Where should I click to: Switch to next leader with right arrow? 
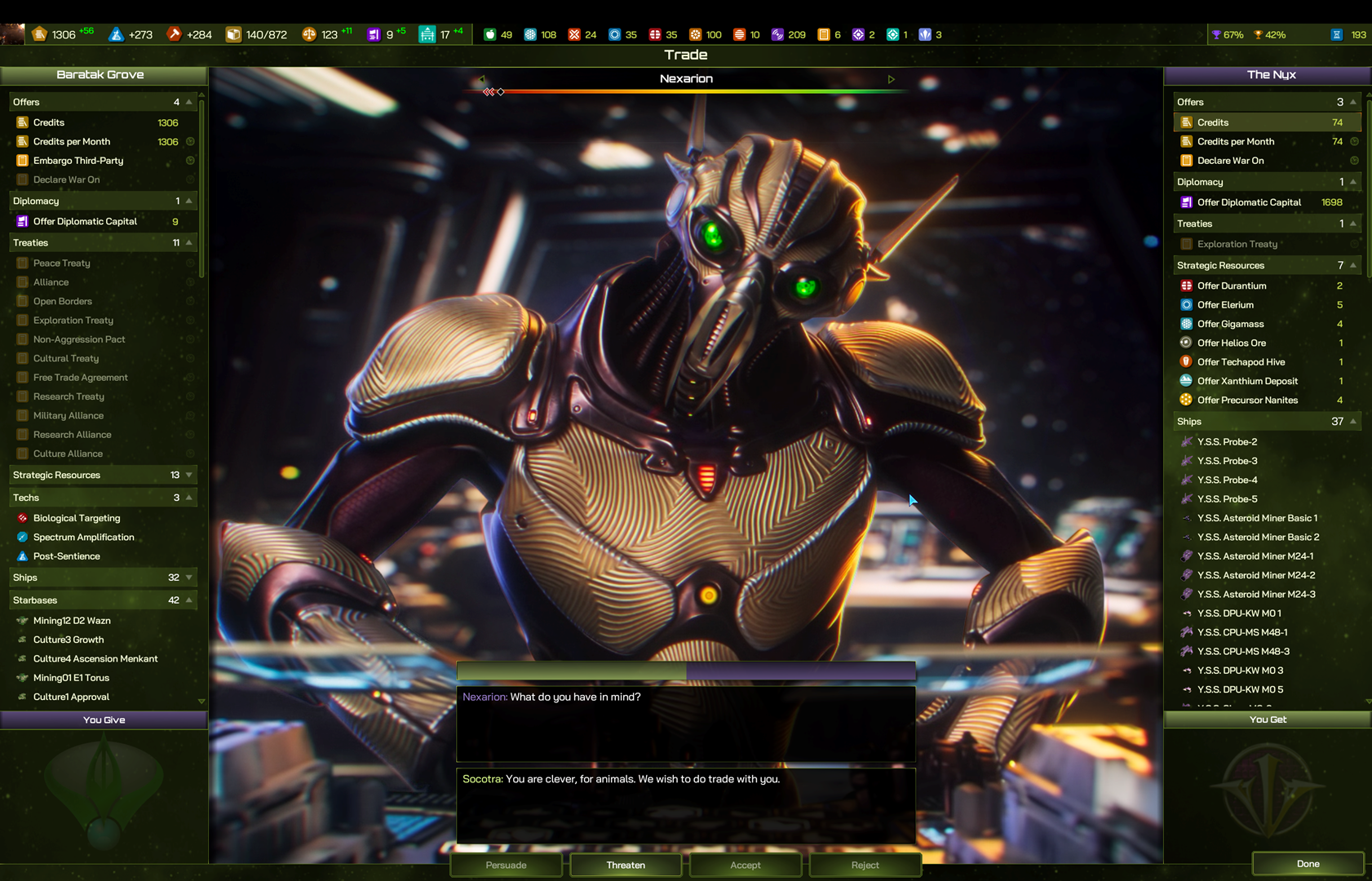click(892, 79)
